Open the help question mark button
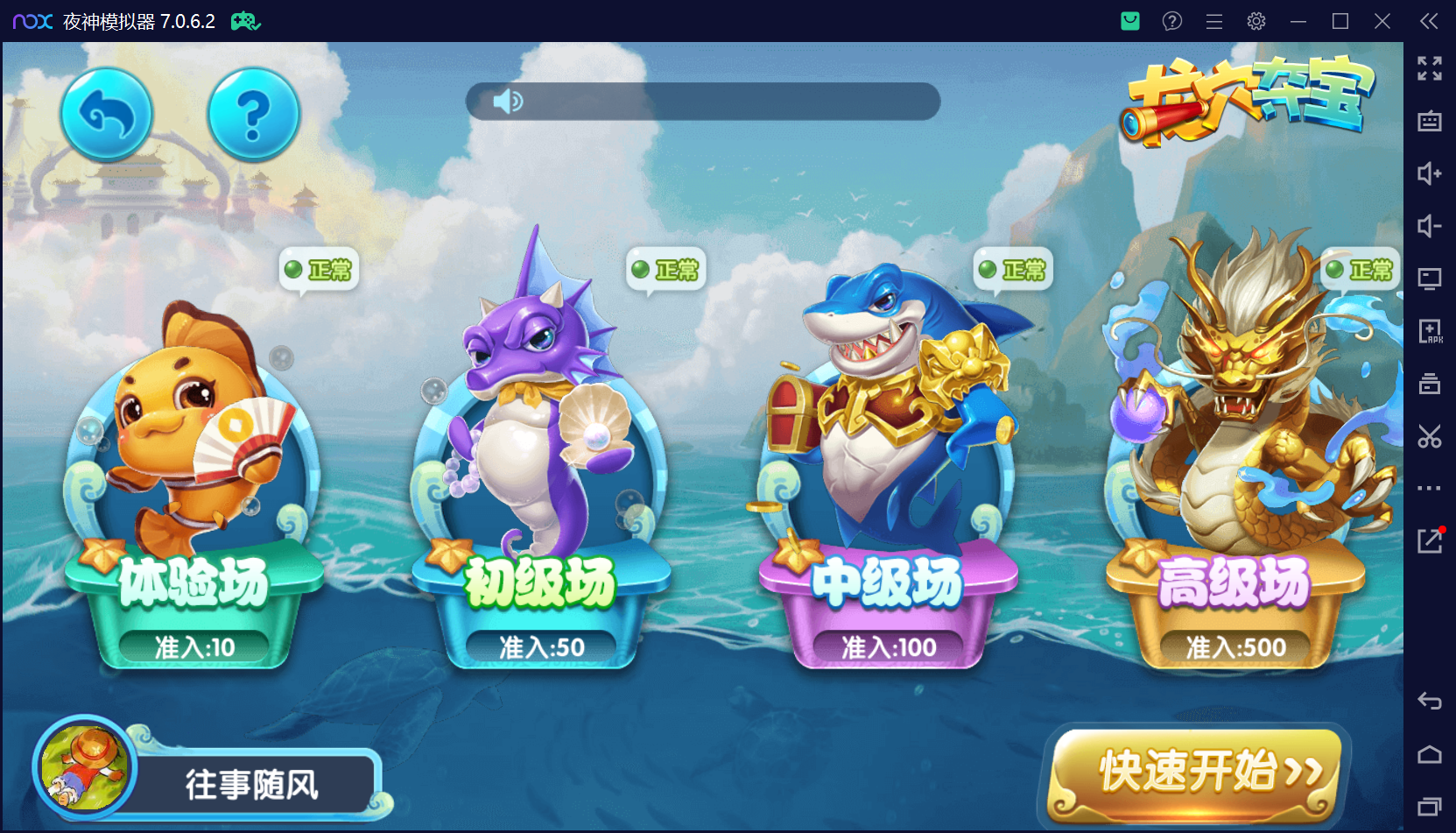 click(x=253, y=115)
